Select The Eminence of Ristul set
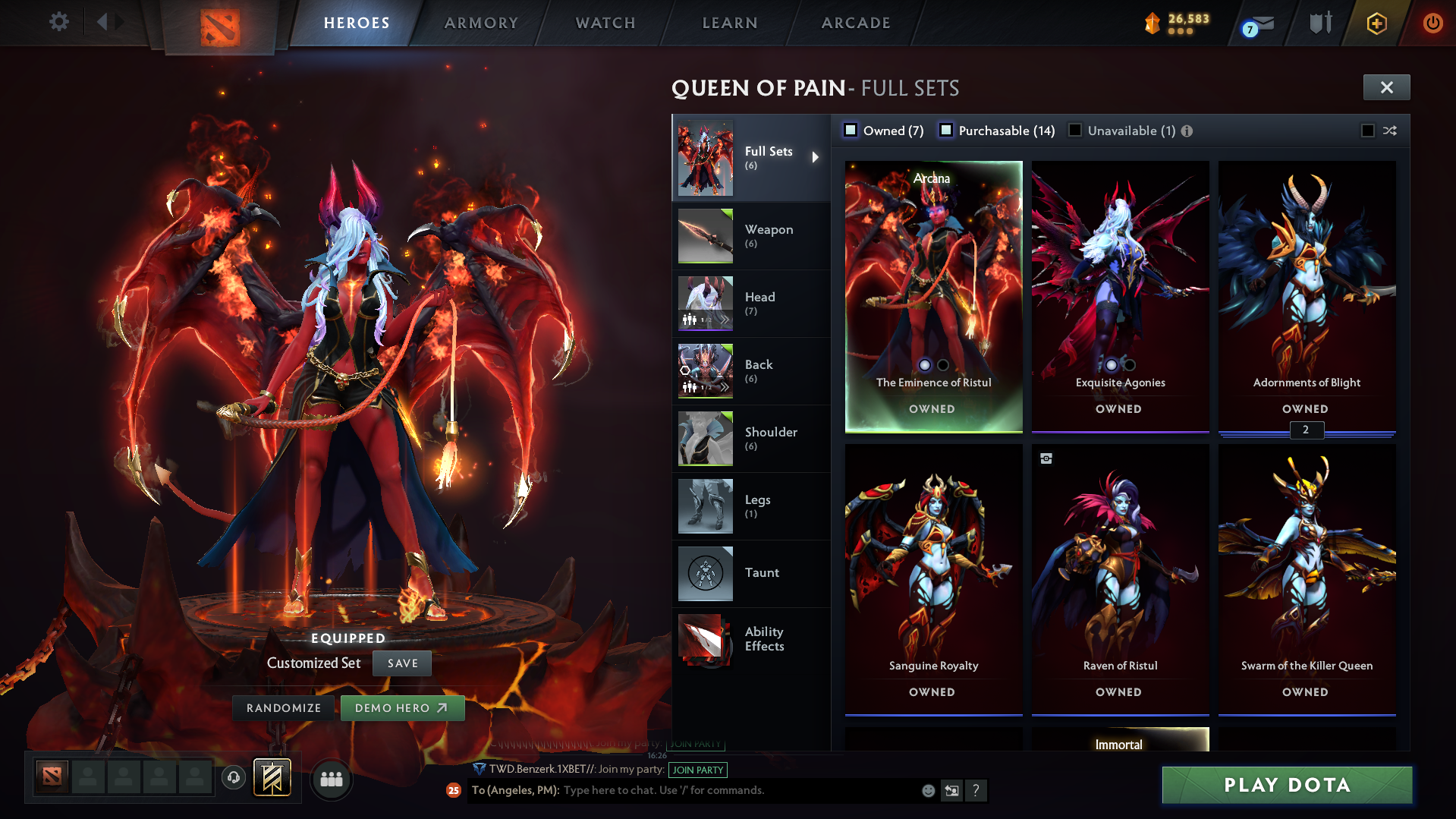This screenshot has width=1456, height=819. click(933, 296)
